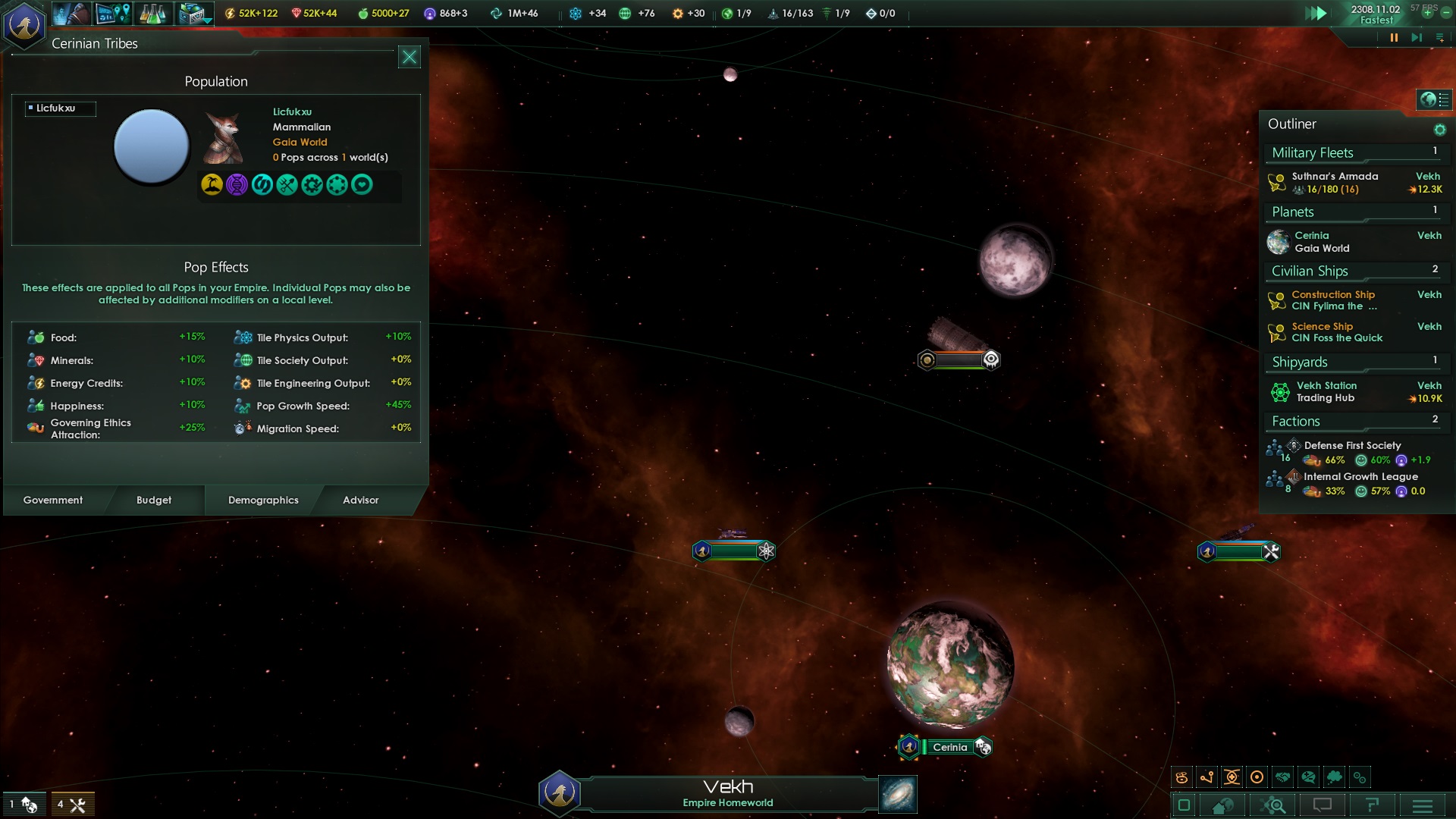Click the Cerinia planet name label
This screenshot has height=819, width=1456.
tap(949, 747)
